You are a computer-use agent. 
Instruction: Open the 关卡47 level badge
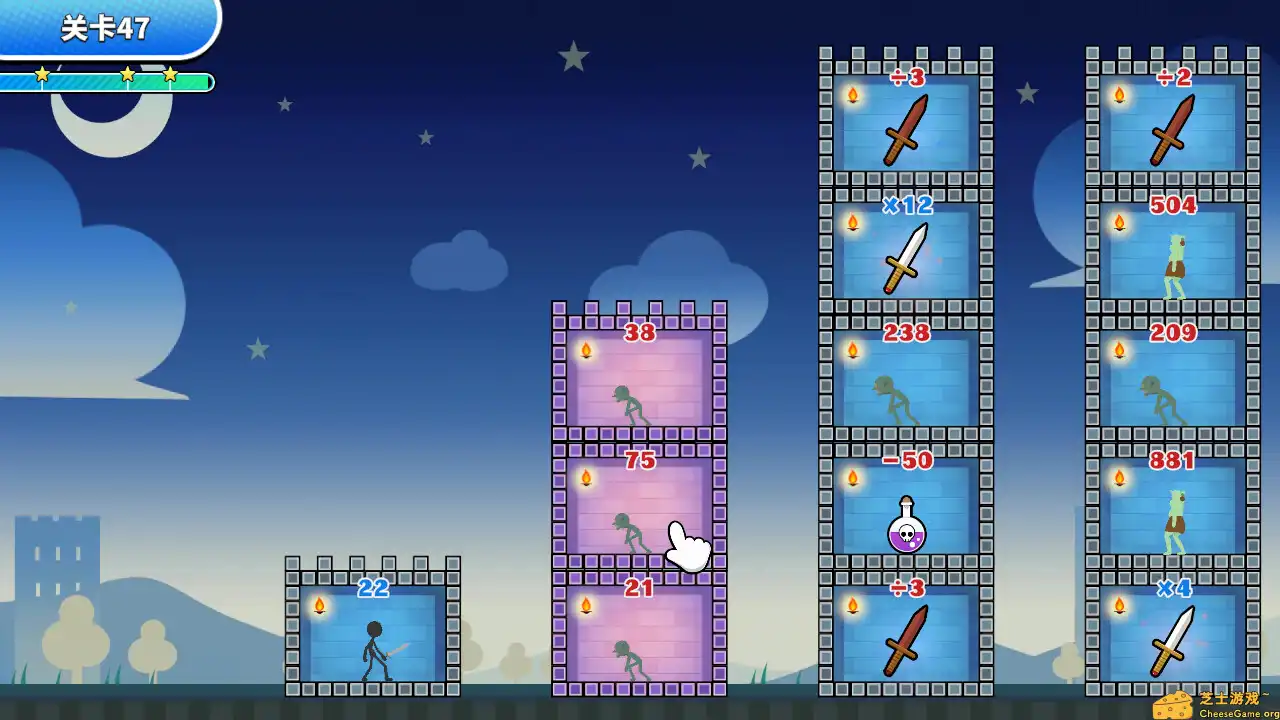[104, 30]
